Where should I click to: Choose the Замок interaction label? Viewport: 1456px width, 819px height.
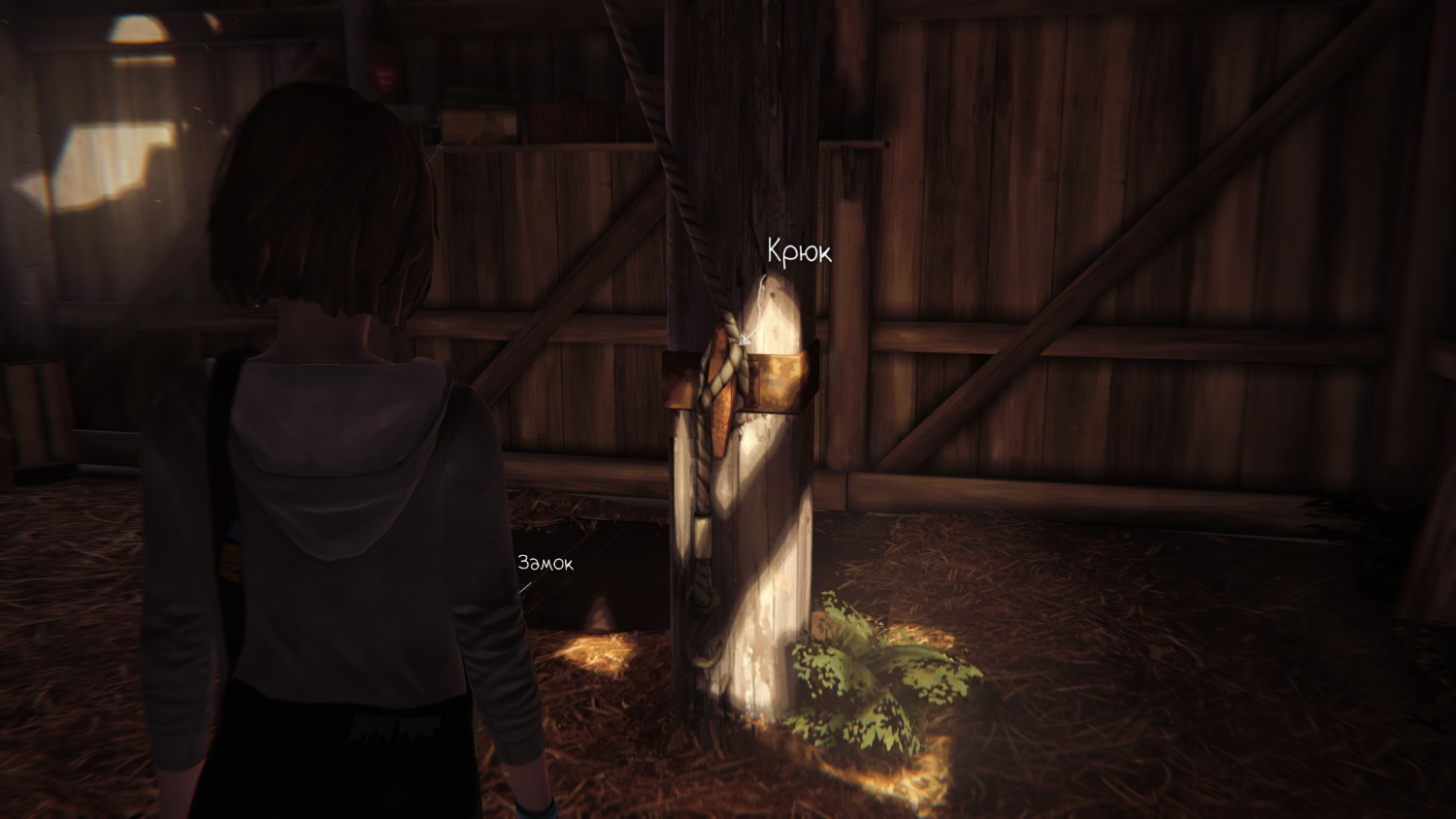point(545,563)
